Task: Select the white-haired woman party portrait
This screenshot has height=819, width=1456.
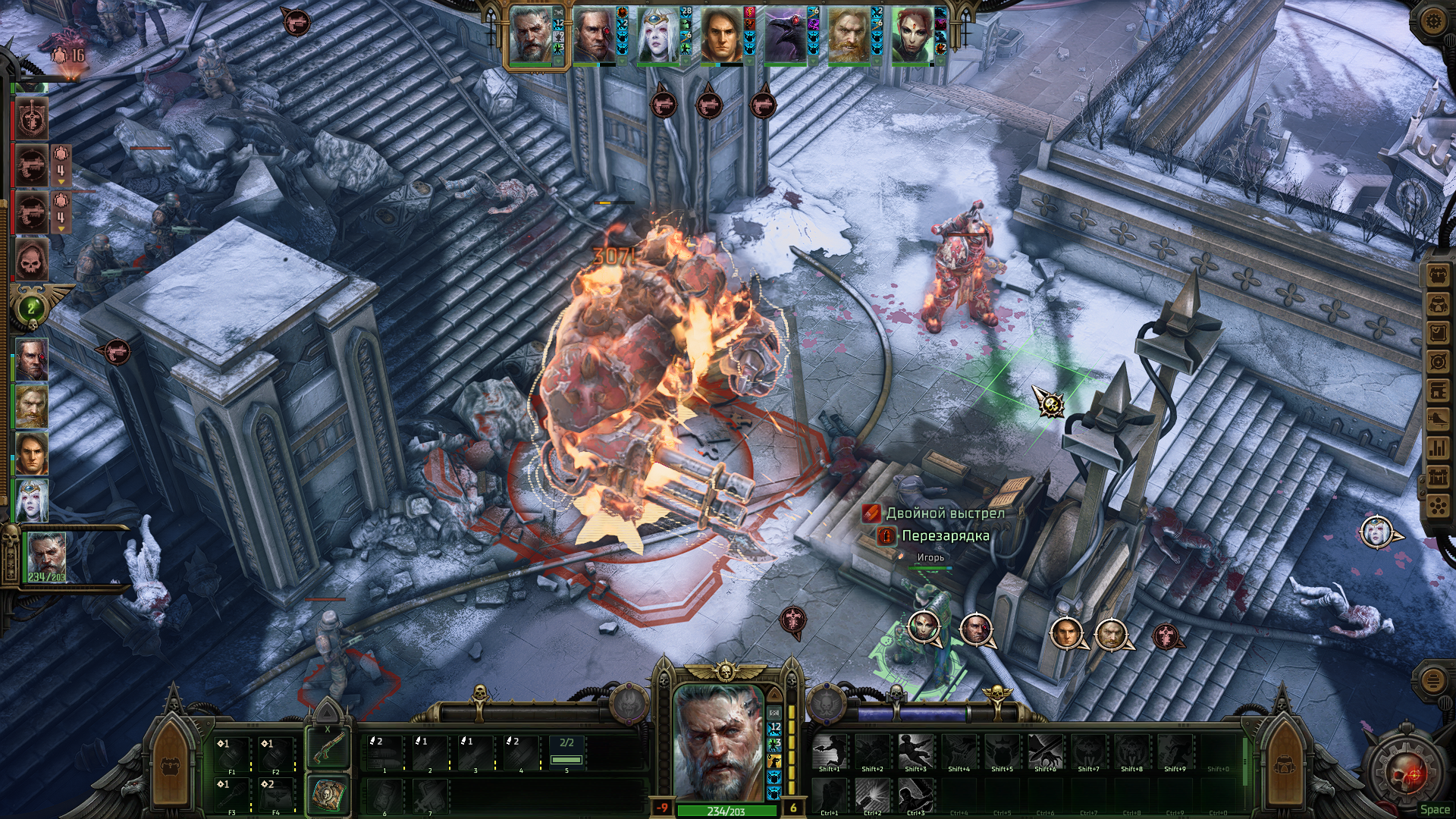Action: (x=657, y=36)
